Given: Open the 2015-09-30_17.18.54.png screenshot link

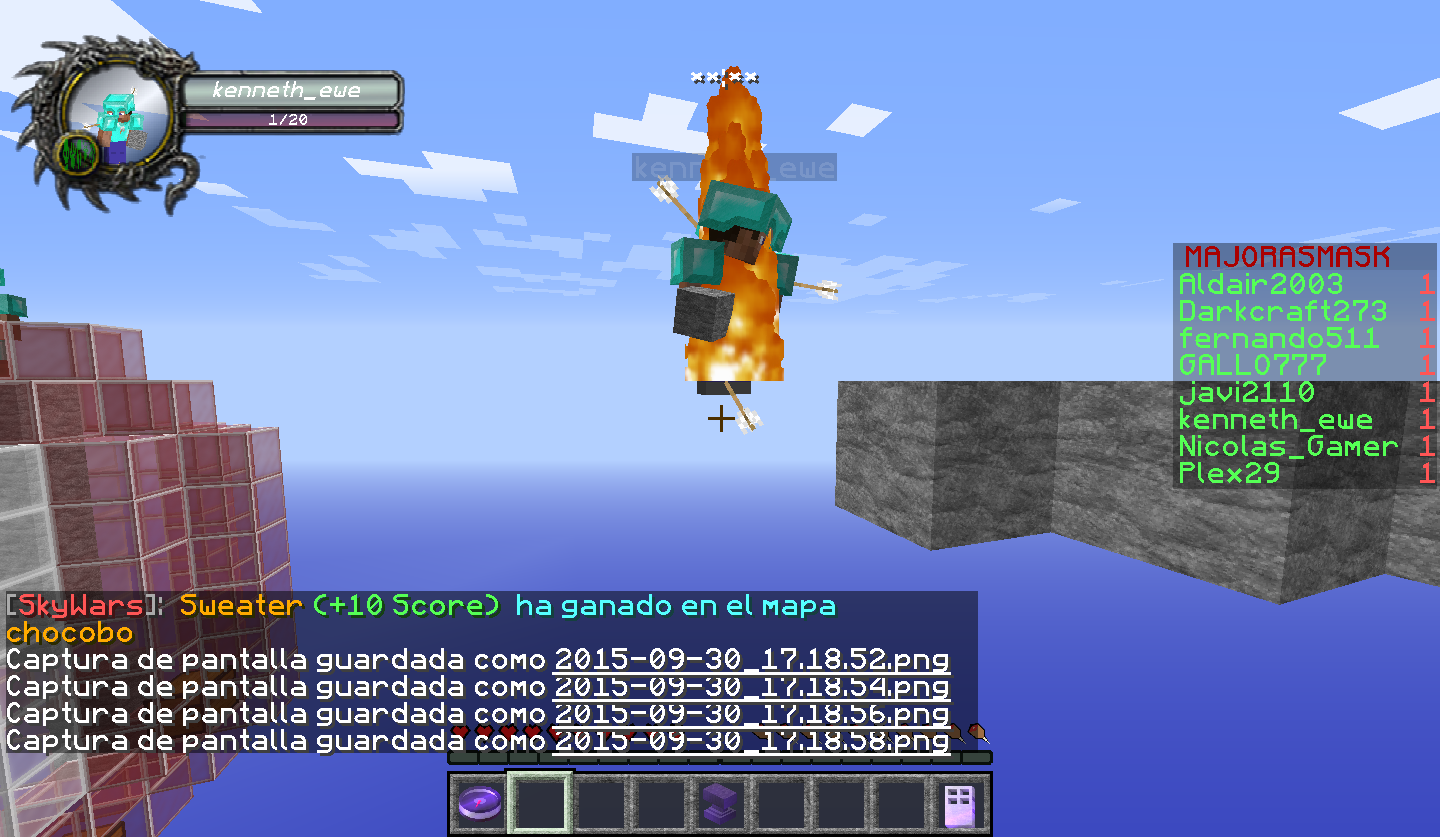Looking at the screenshot, I should coord(751,687).
